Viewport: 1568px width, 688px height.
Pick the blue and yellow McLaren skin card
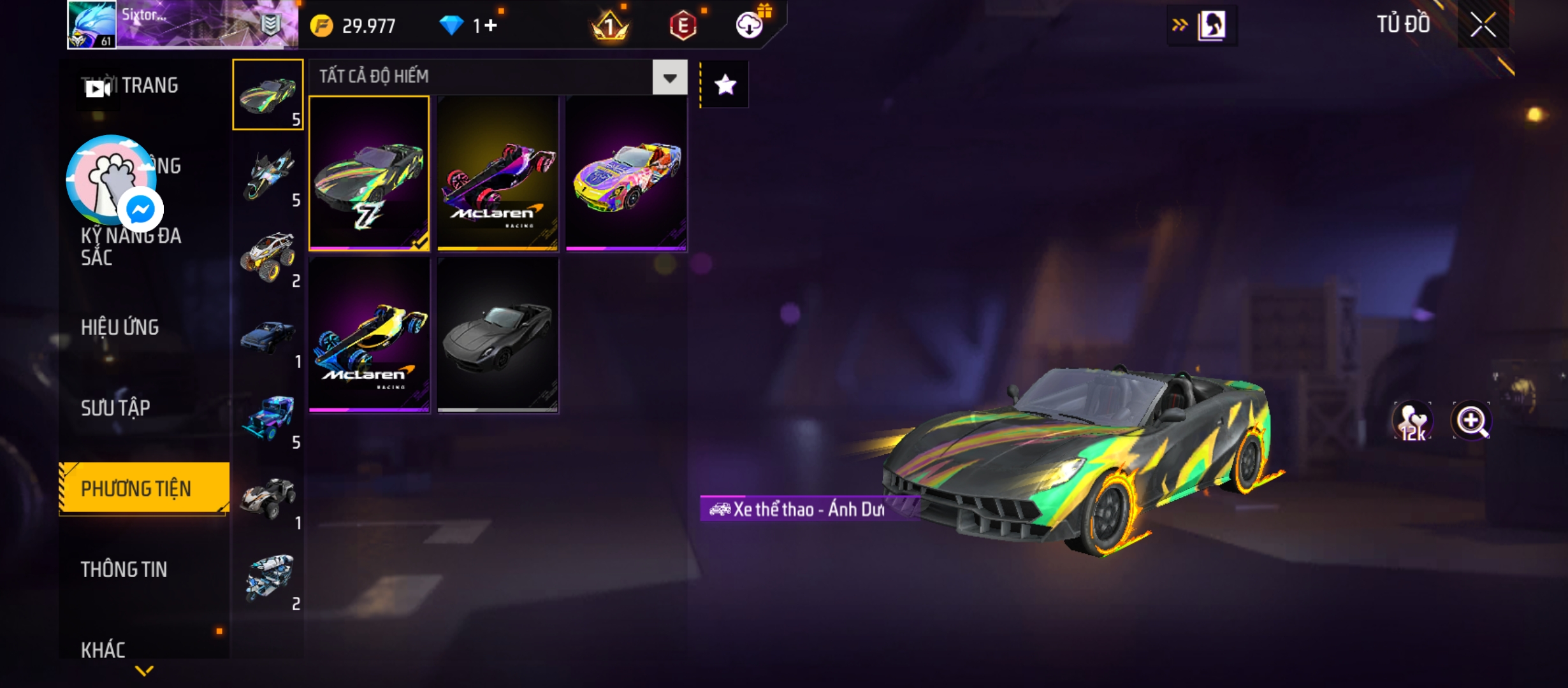tap(369, 334)
